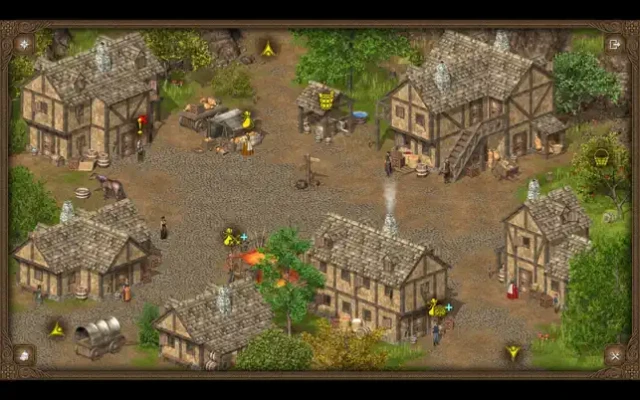This screenshot has width=640, height=400.
Task: Choose the yellow marker above the market stall
Action: pyautogui.click(x=247, y=119)
